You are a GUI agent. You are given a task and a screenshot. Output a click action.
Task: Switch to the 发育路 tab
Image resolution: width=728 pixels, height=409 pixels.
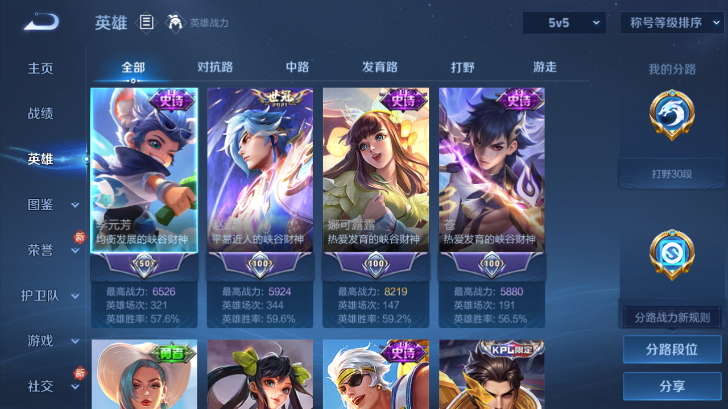coord(380,67)
